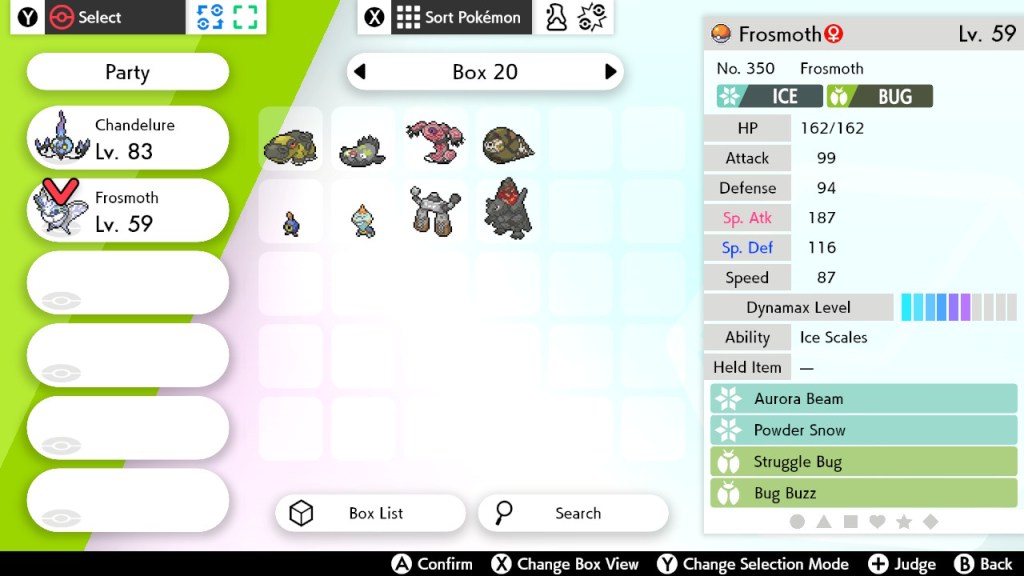1024x576 pixels.
Task: Go to the next box with right arrow
Action: point(610,72)
